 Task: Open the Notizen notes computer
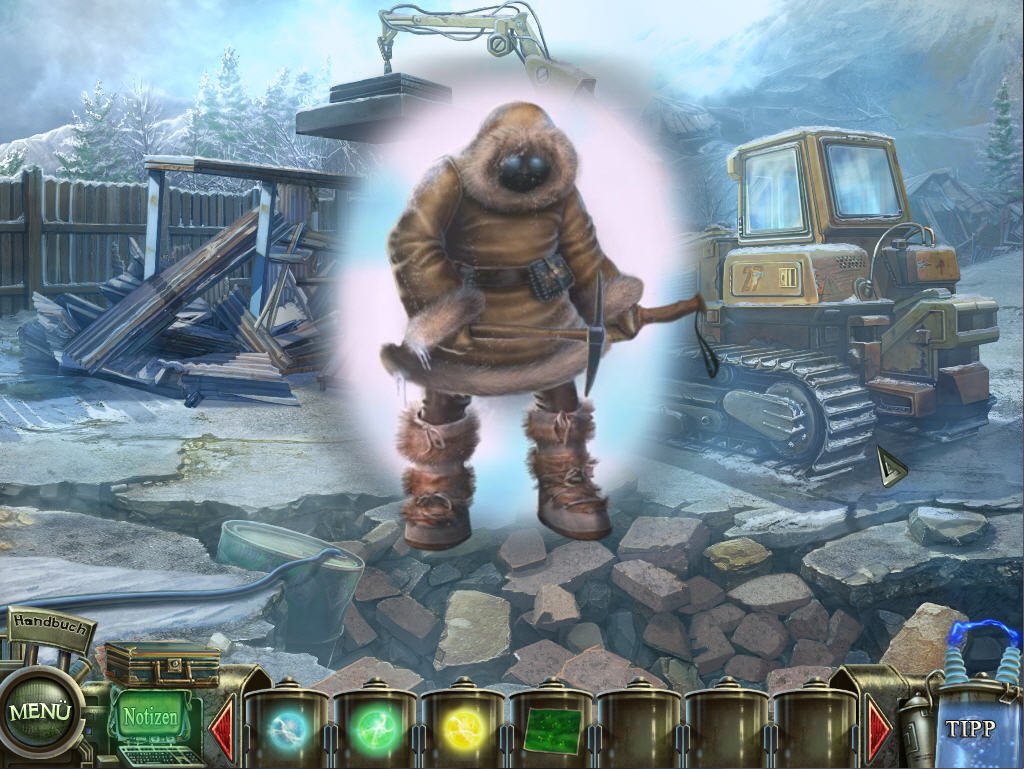151,717
